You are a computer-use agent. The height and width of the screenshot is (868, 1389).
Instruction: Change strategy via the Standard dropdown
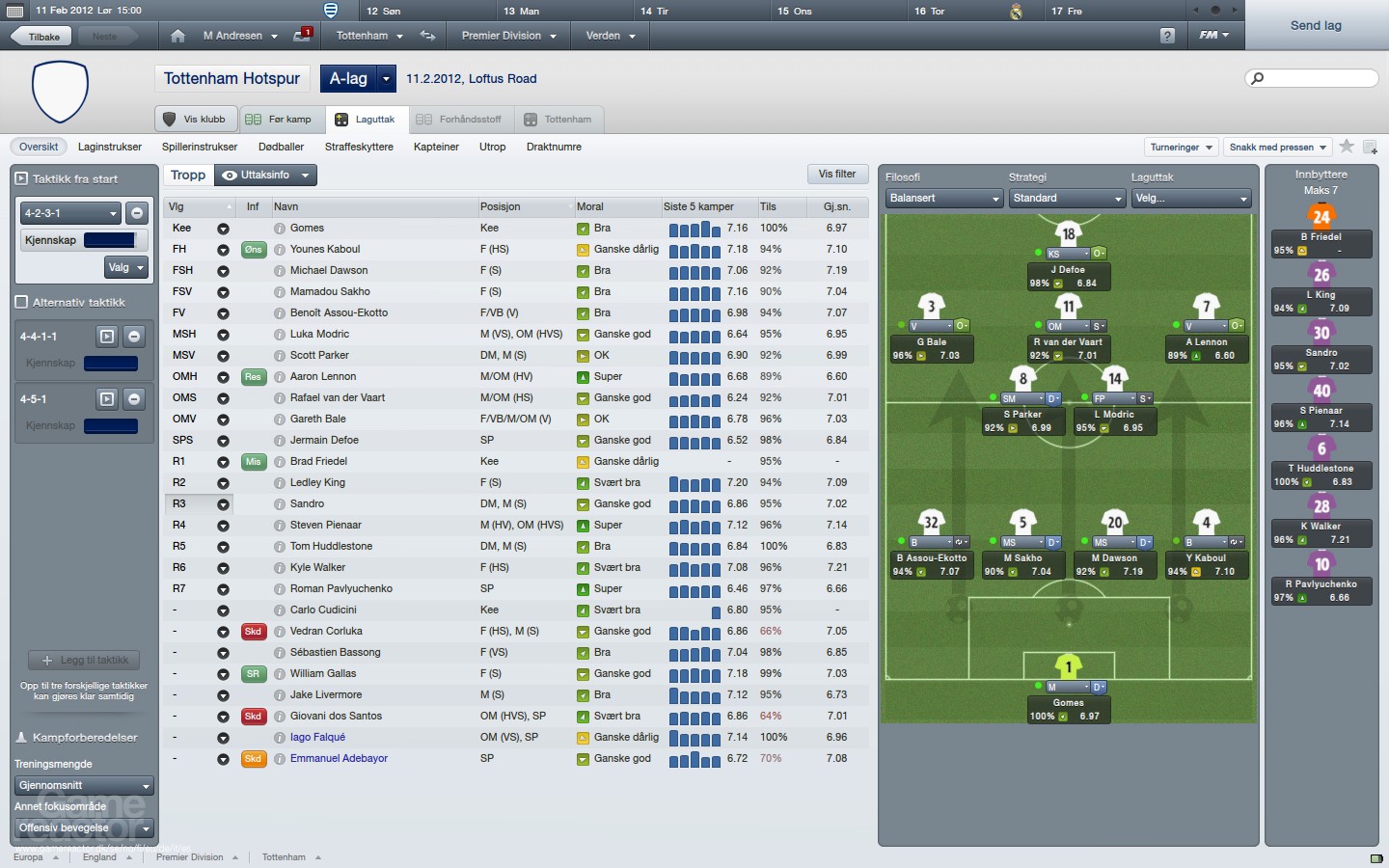[1066, 198]
